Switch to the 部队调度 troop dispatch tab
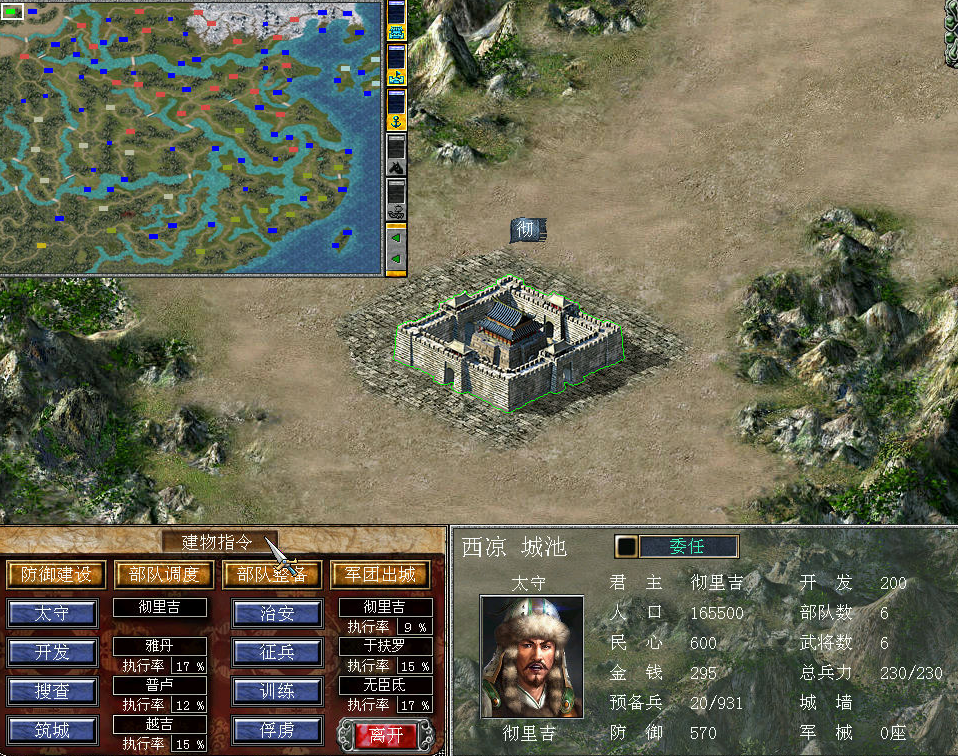Viewport: 958px width, 756px height. (164, 574)
